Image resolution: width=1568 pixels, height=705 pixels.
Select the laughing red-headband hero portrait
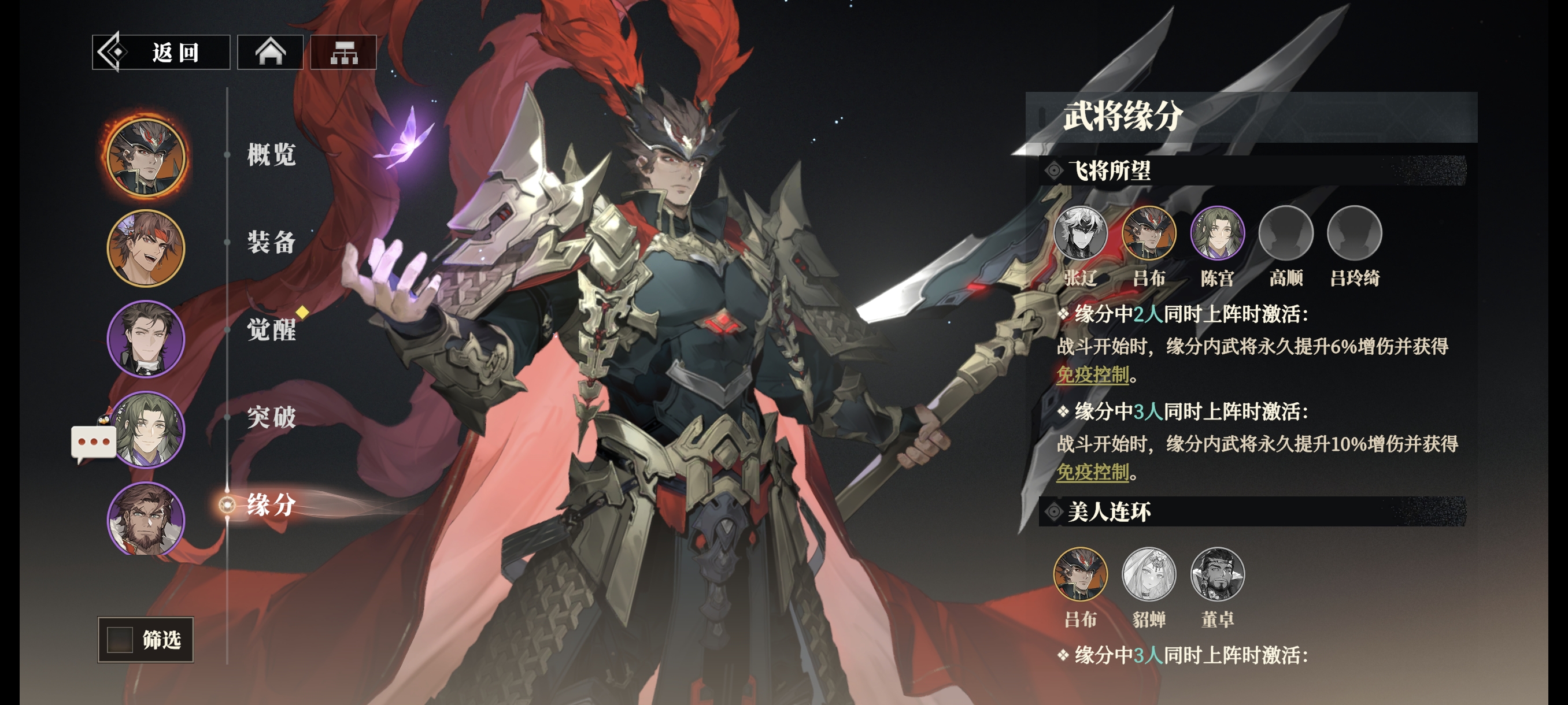[146, 248]
